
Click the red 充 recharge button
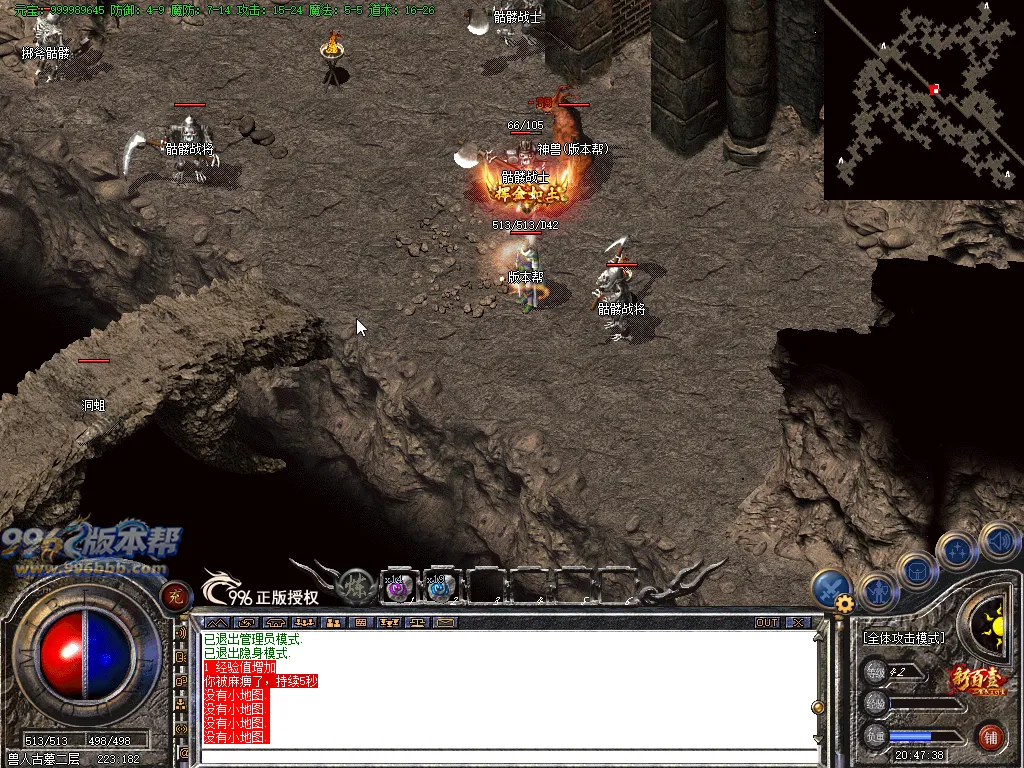click(x=176, y=596)
